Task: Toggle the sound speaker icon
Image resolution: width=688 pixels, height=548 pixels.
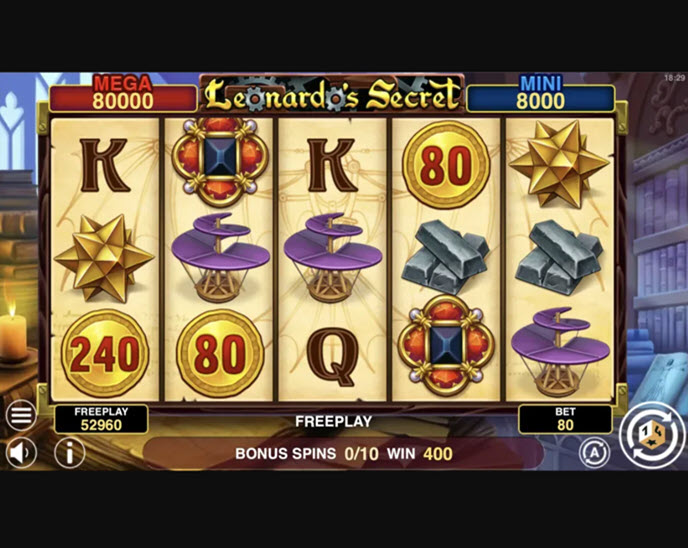Action: (x=21, y=453)
